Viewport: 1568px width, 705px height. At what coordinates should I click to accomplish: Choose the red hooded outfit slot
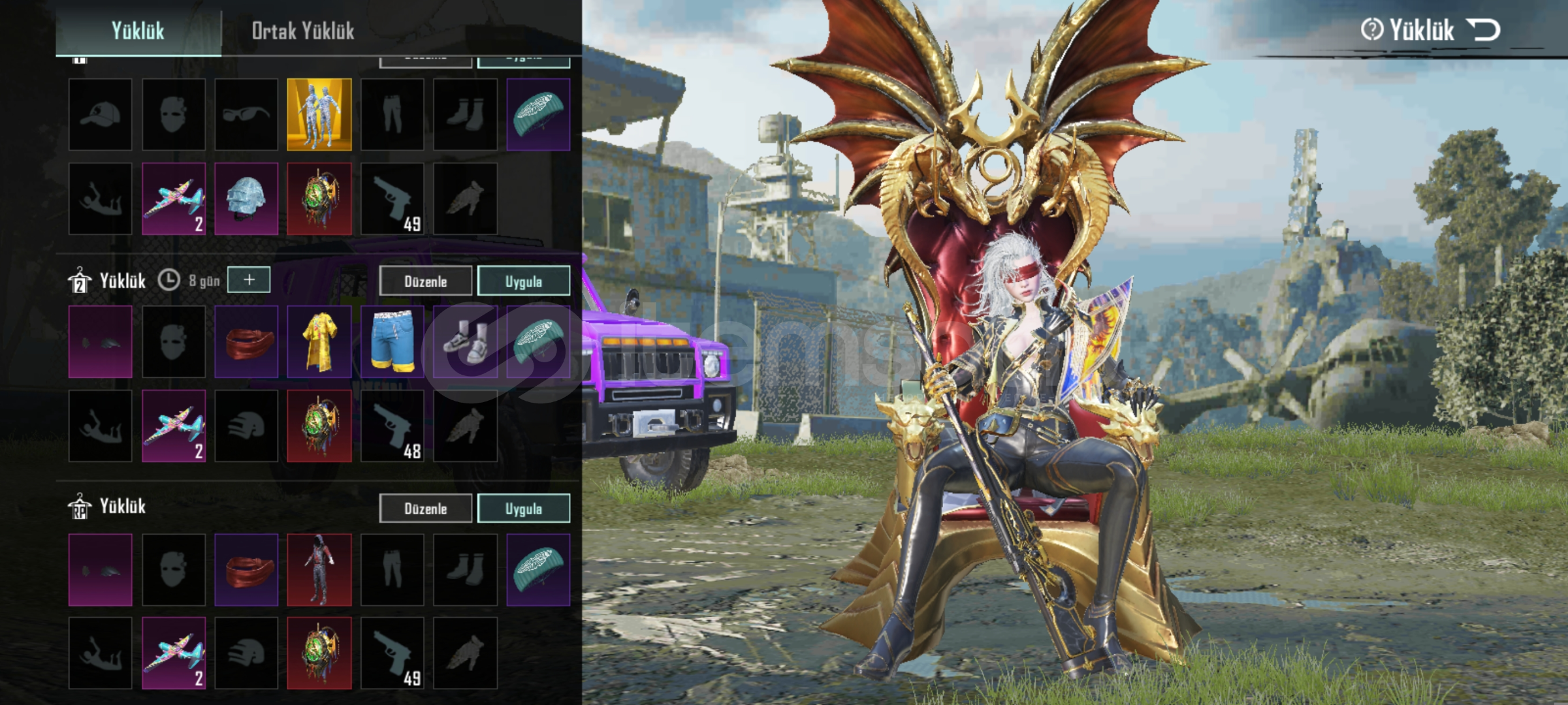(319, 569)
